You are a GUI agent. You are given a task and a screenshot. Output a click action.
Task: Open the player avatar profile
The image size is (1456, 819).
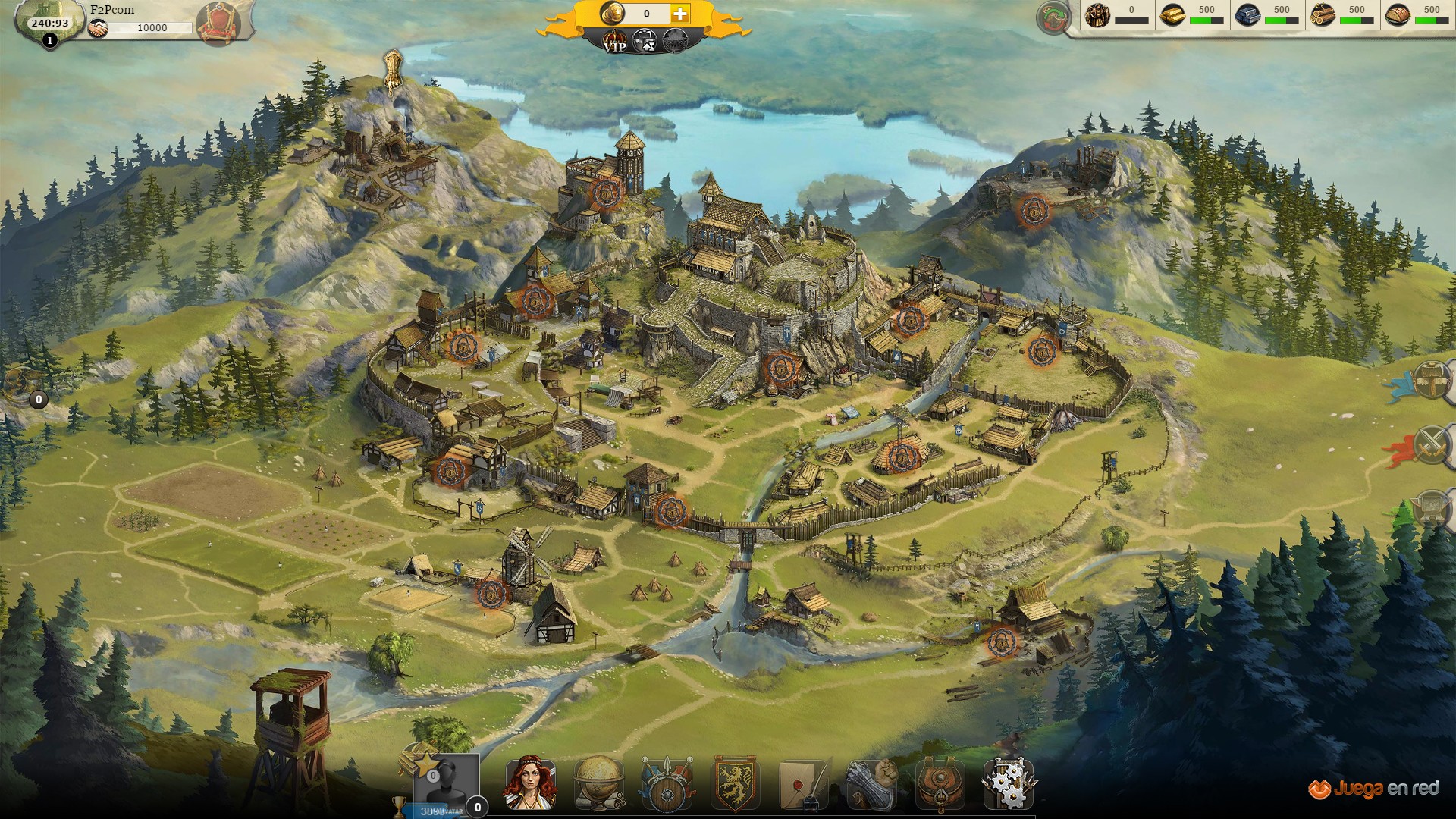point(446,783)
